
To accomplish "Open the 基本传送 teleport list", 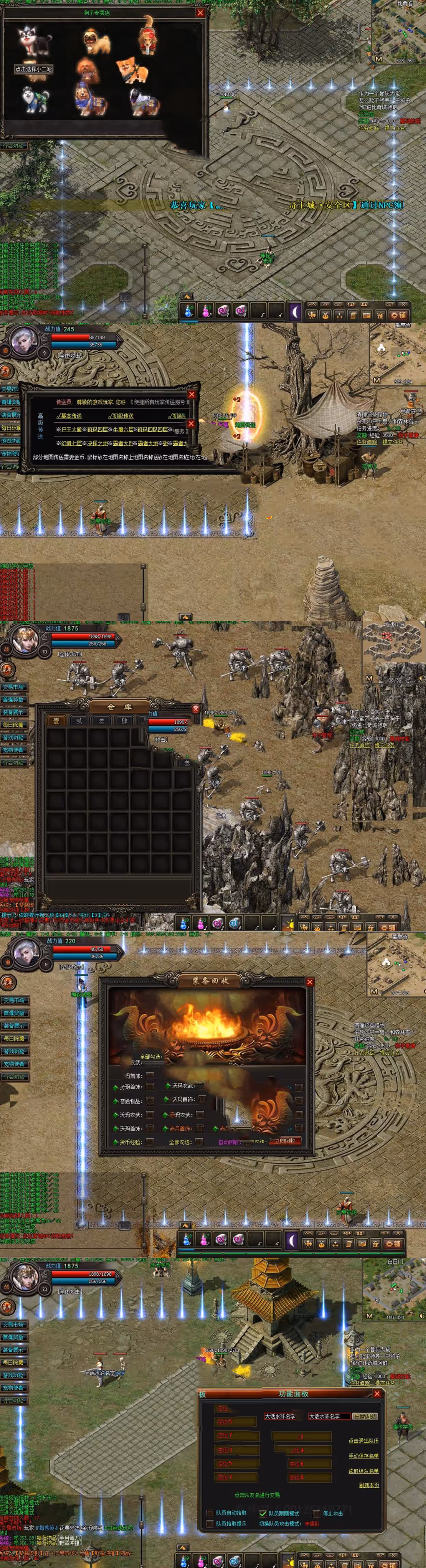I will (70, 416).
